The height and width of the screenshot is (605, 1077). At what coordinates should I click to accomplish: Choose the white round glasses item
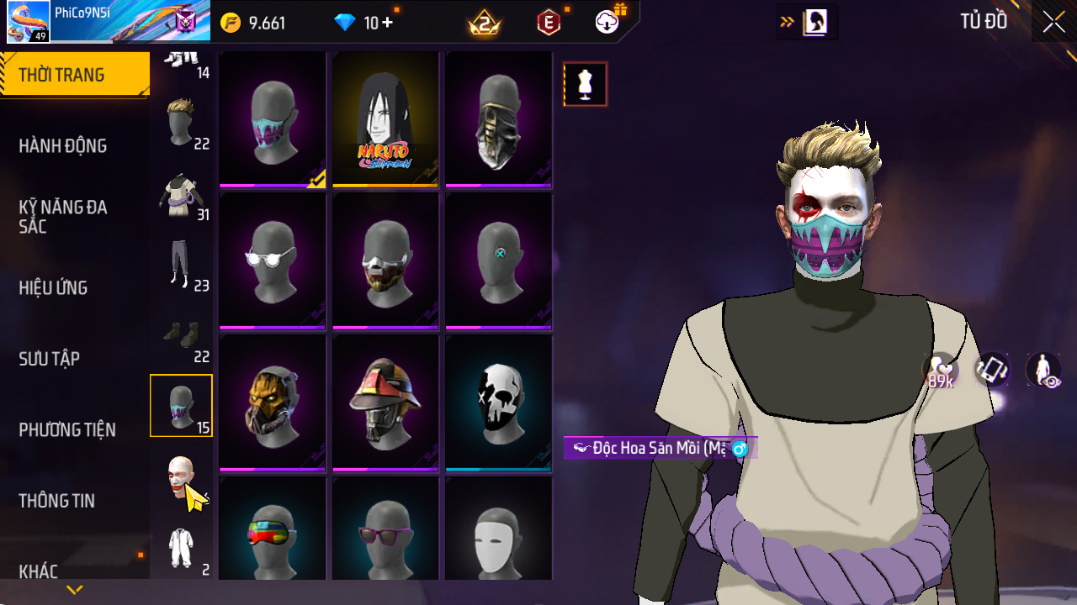pyautogui.click(x=272, y=261)
